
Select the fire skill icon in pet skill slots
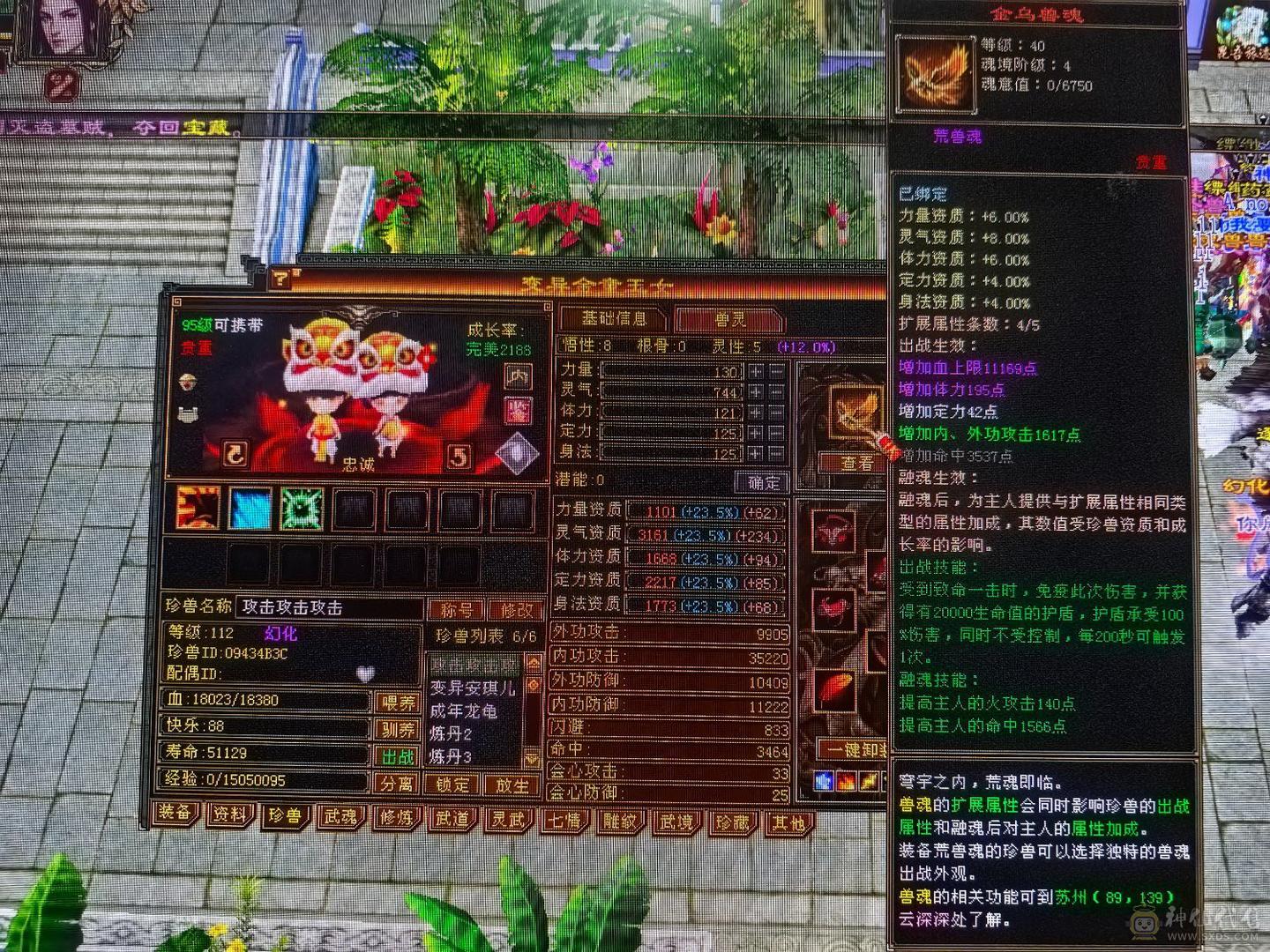tap(196, 509)
